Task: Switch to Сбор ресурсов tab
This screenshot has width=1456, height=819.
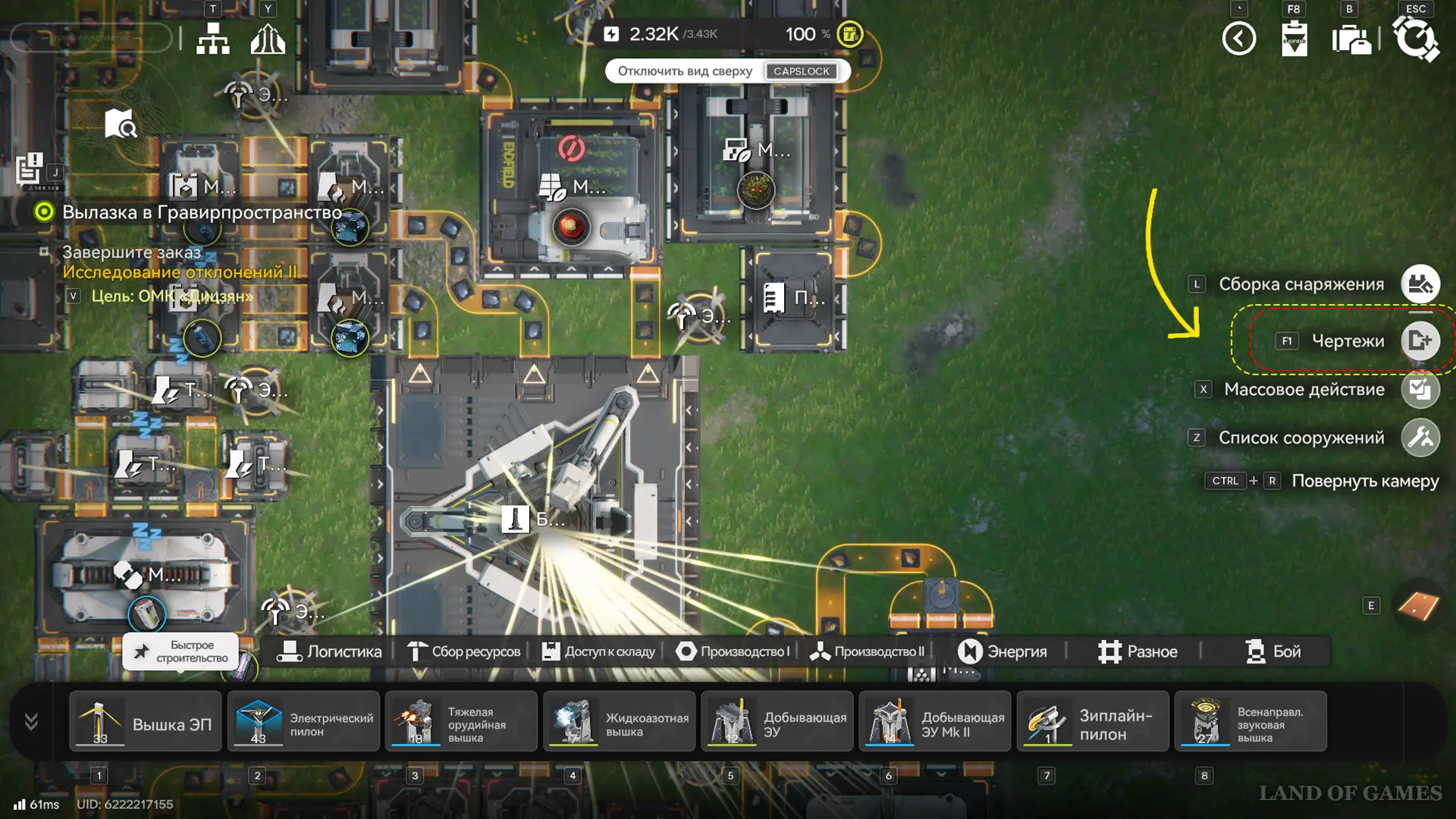Action: point(464,651)
